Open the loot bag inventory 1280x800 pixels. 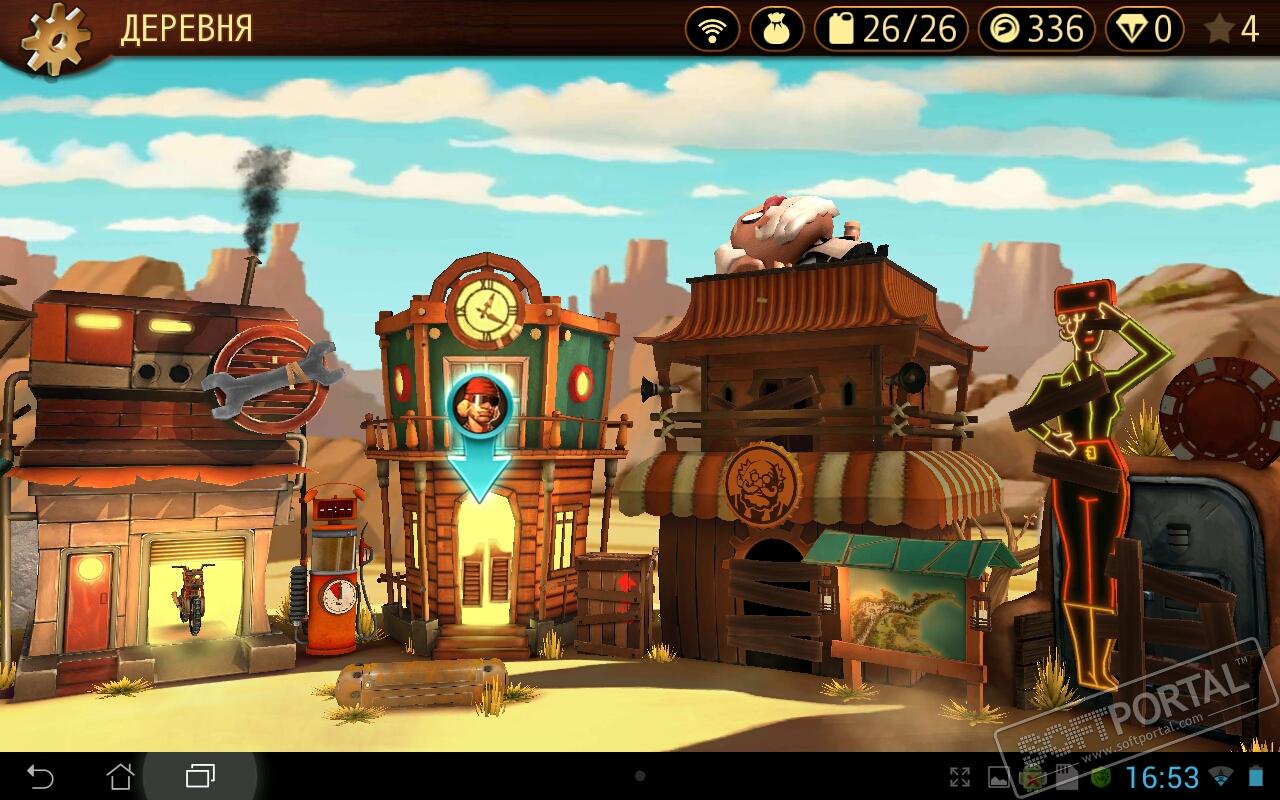pos(776,30)
